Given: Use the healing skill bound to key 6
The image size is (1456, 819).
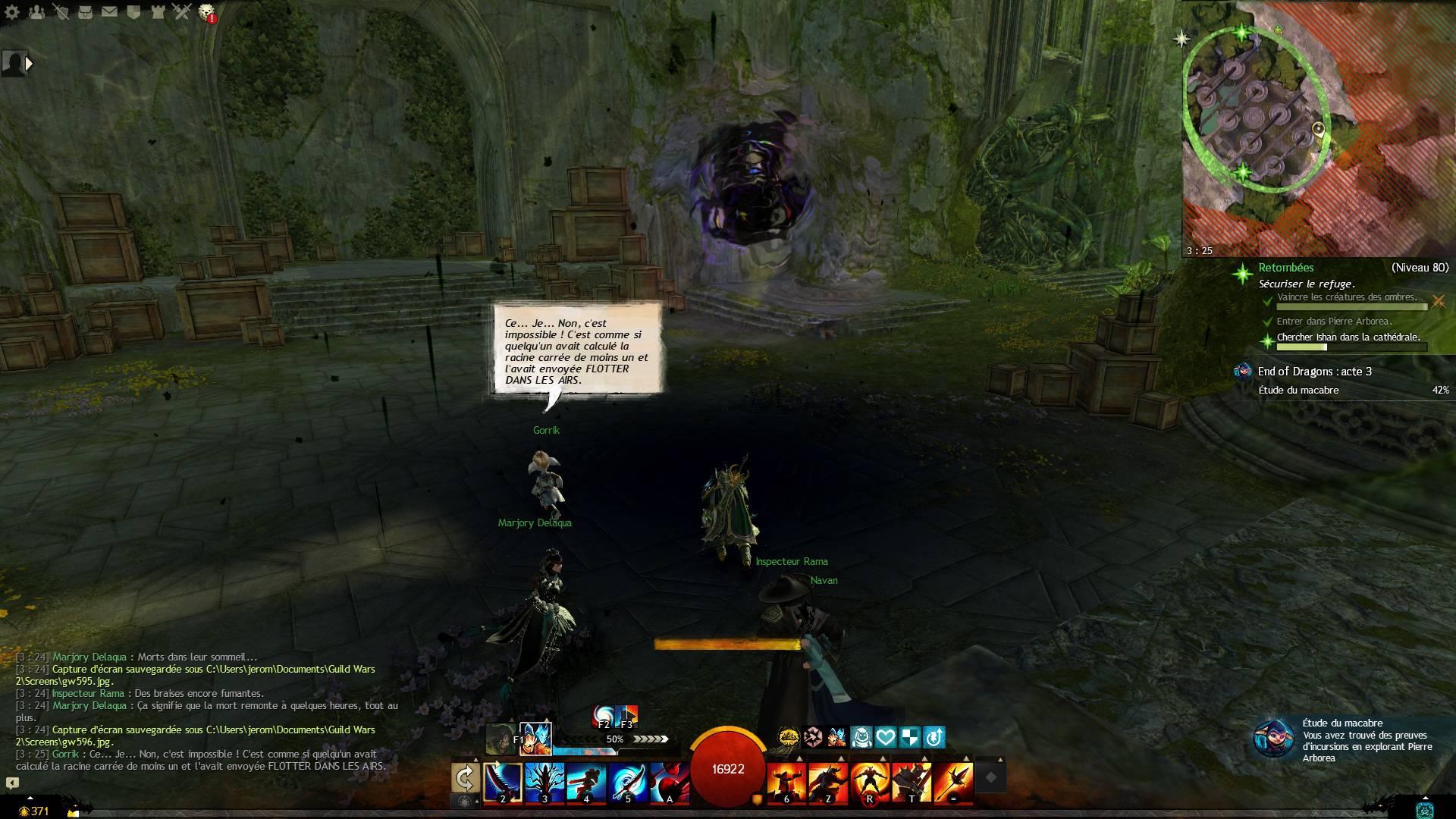Looking at the screenshot, I should (x=786, y=782).
